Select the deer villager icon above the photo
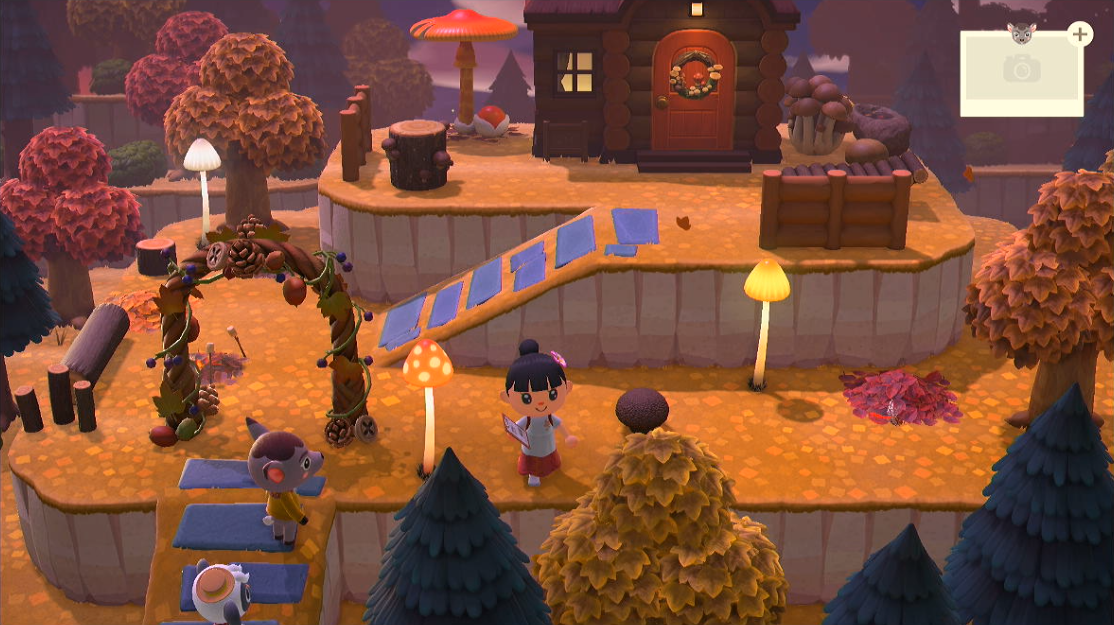This screenshot has width=1114, height=625. pos(1024,32)
